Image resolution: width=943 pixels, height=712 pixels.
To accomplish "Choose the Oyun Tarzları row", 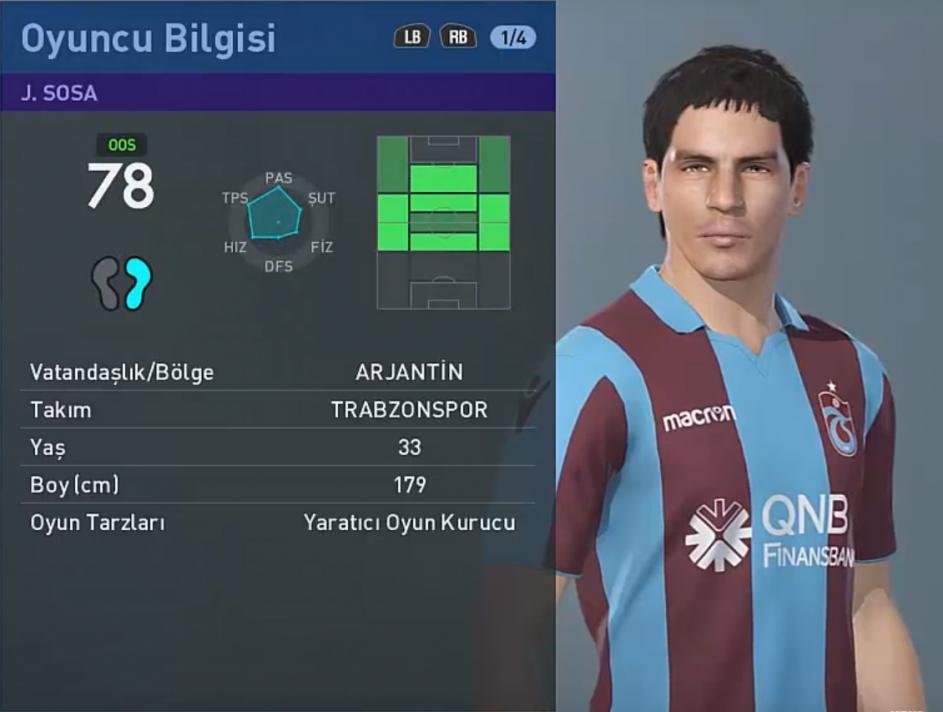I will pos(277,522).
